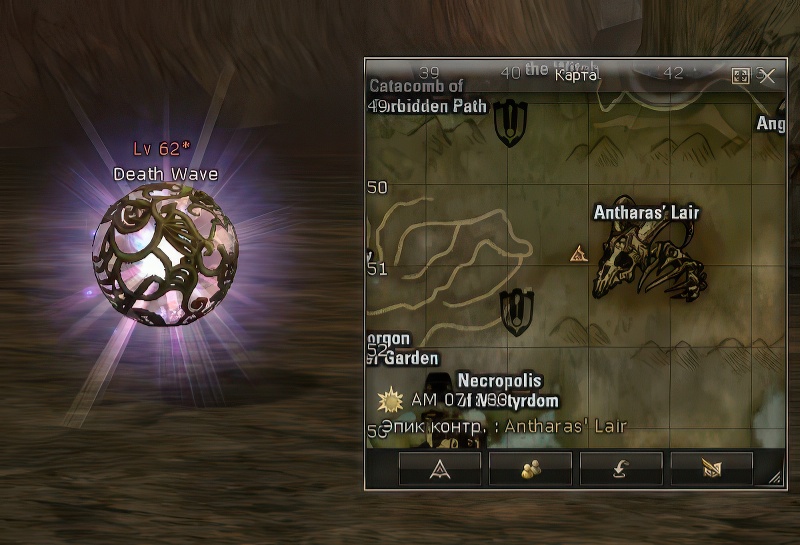Click the Catacomb of Forbidden Path emblem

[x=510, y=122]
